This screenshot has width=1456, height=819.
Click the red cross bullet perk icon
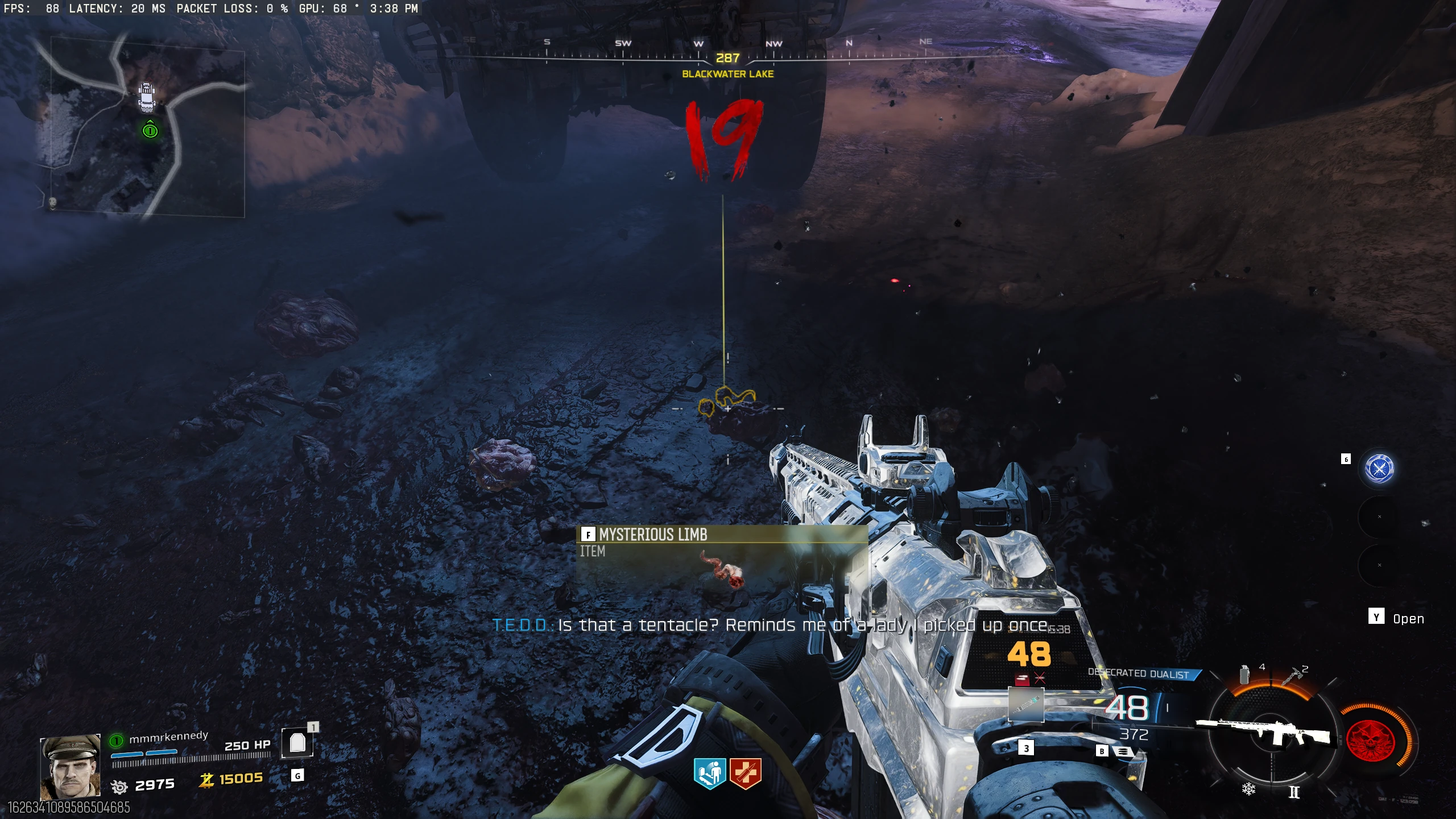(745, 774)
